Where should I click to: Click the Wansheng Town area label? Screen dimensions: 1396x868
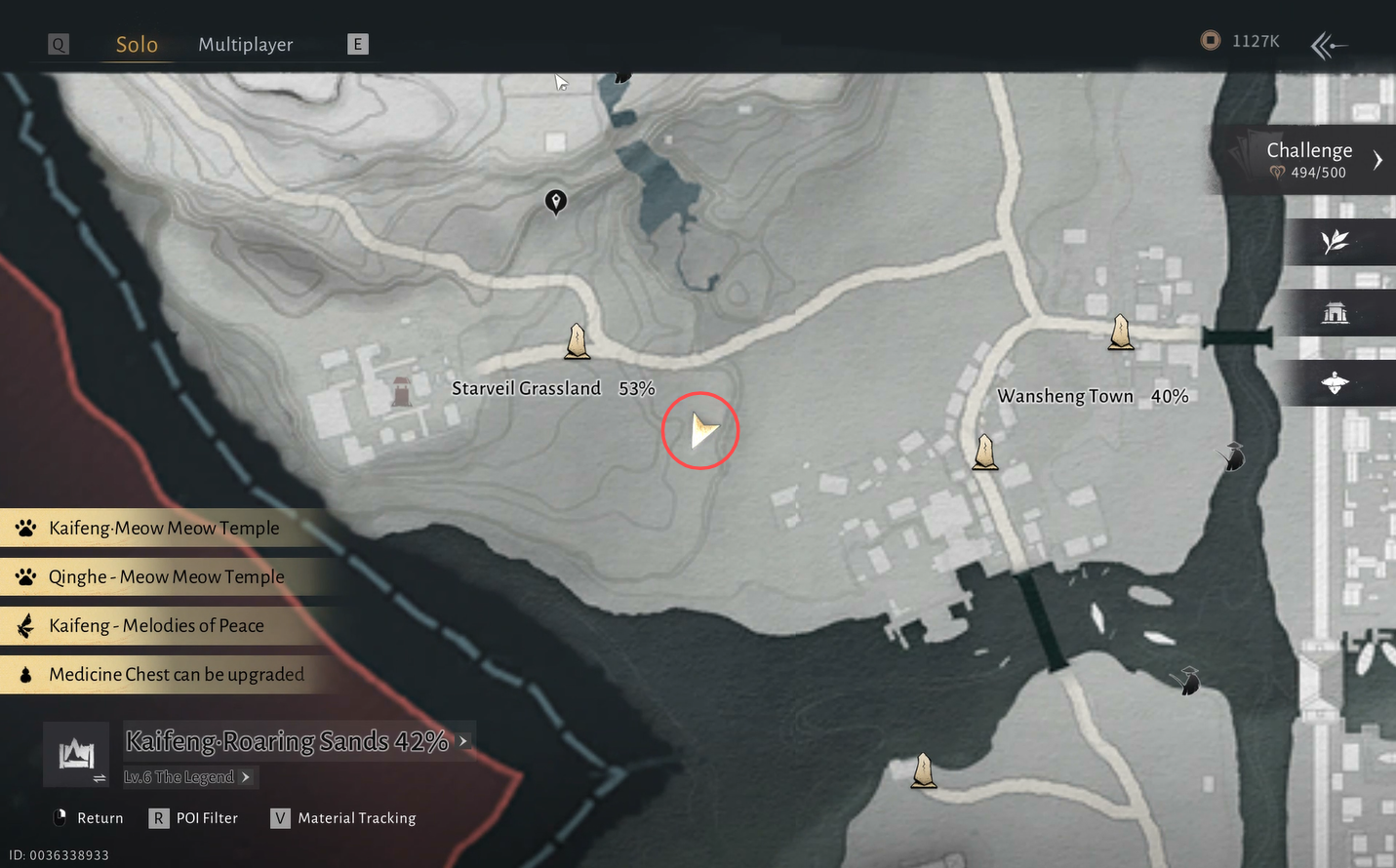(x=1065, y=396)
